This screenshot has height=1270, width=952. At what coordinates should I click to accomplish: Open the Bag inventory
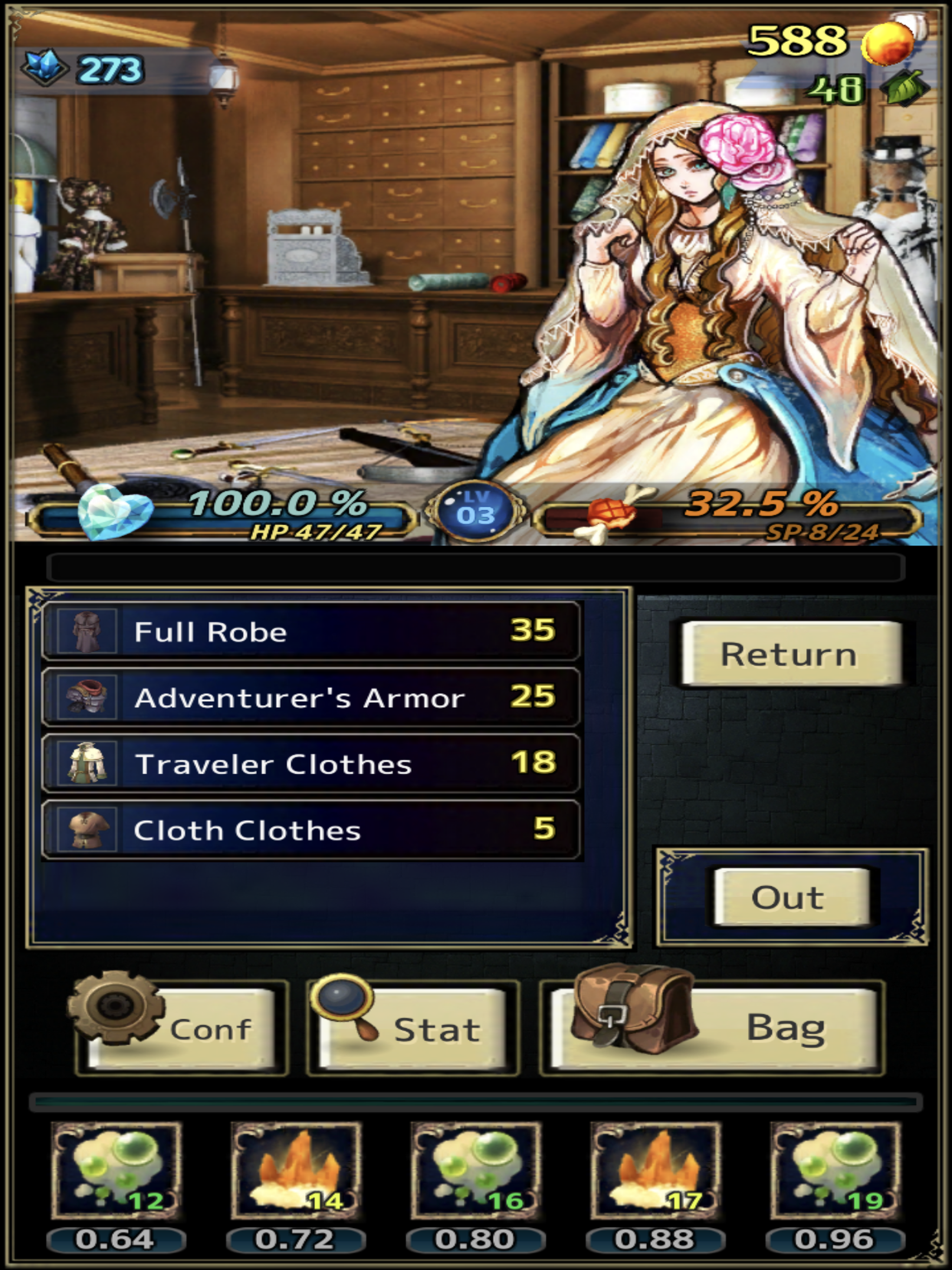pos(712,1029)
